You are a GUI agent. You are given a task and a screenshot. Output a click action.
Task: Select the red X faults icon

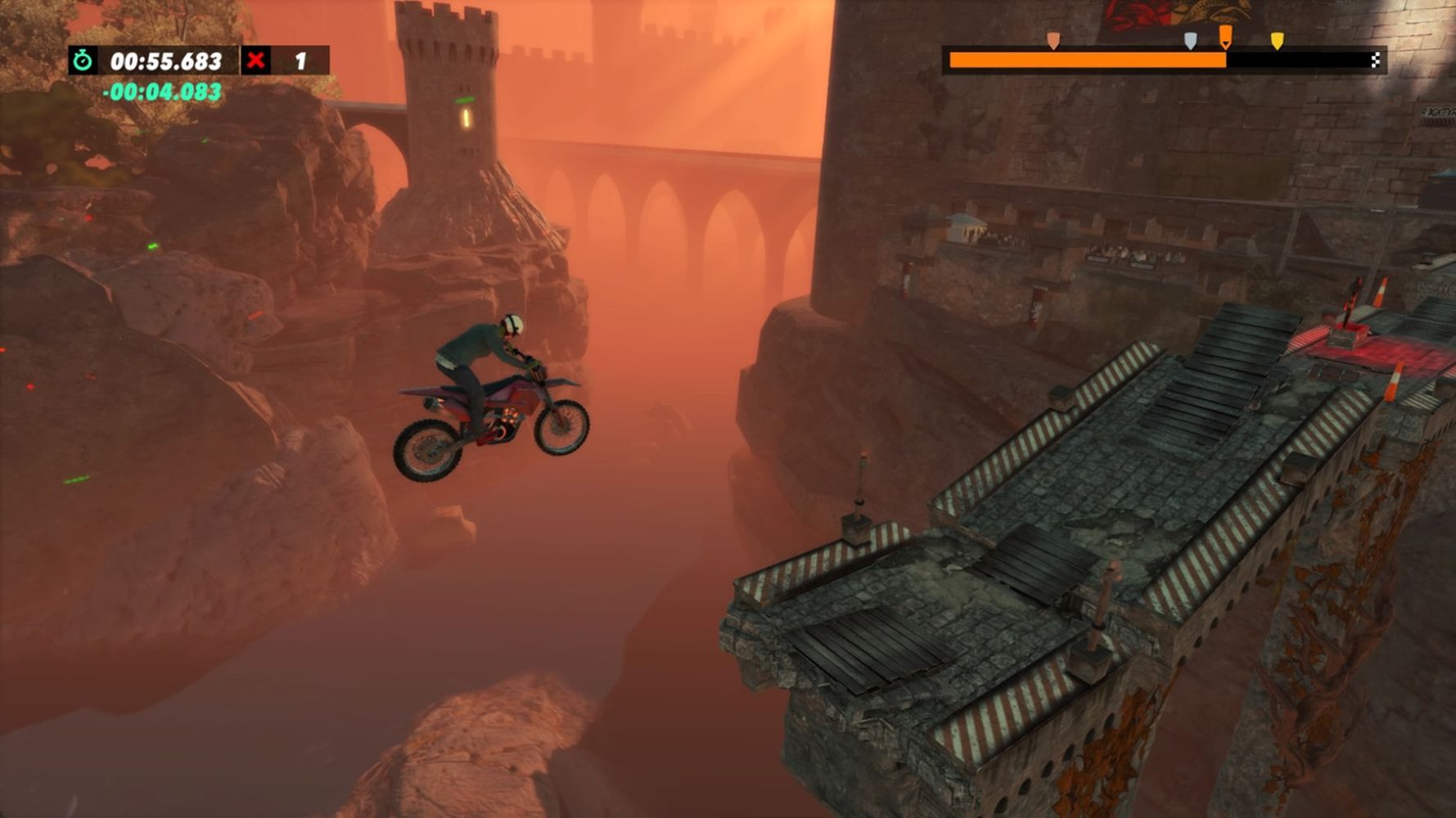256,61
